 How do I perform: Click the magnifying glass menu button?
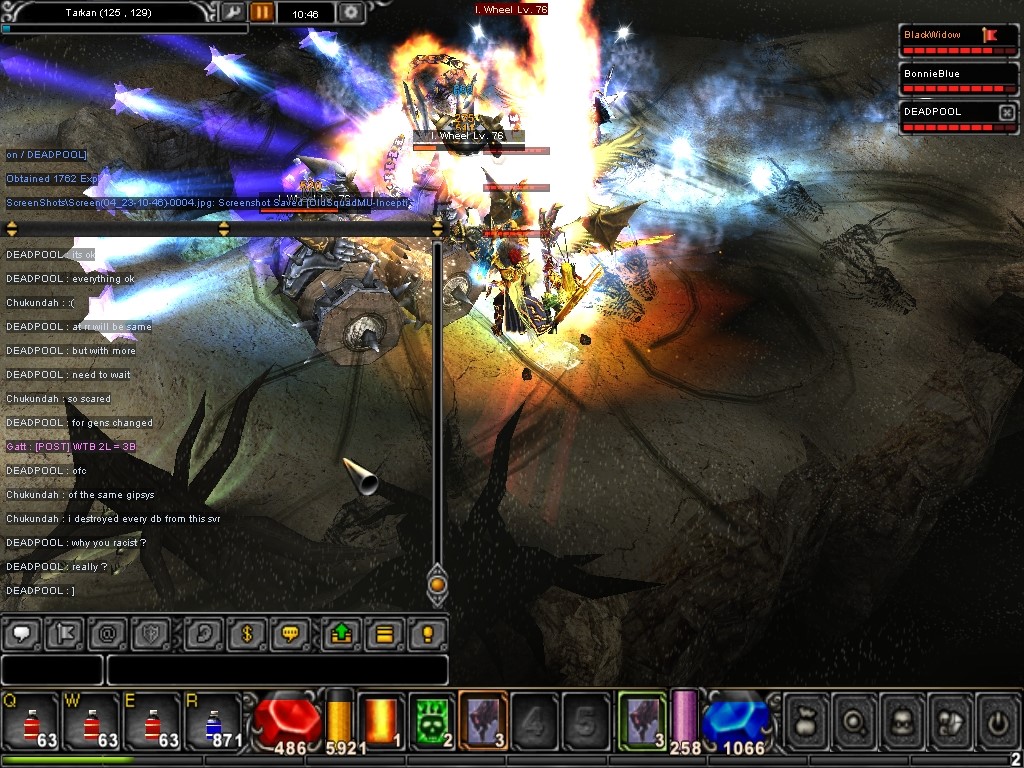pos(855,720)
